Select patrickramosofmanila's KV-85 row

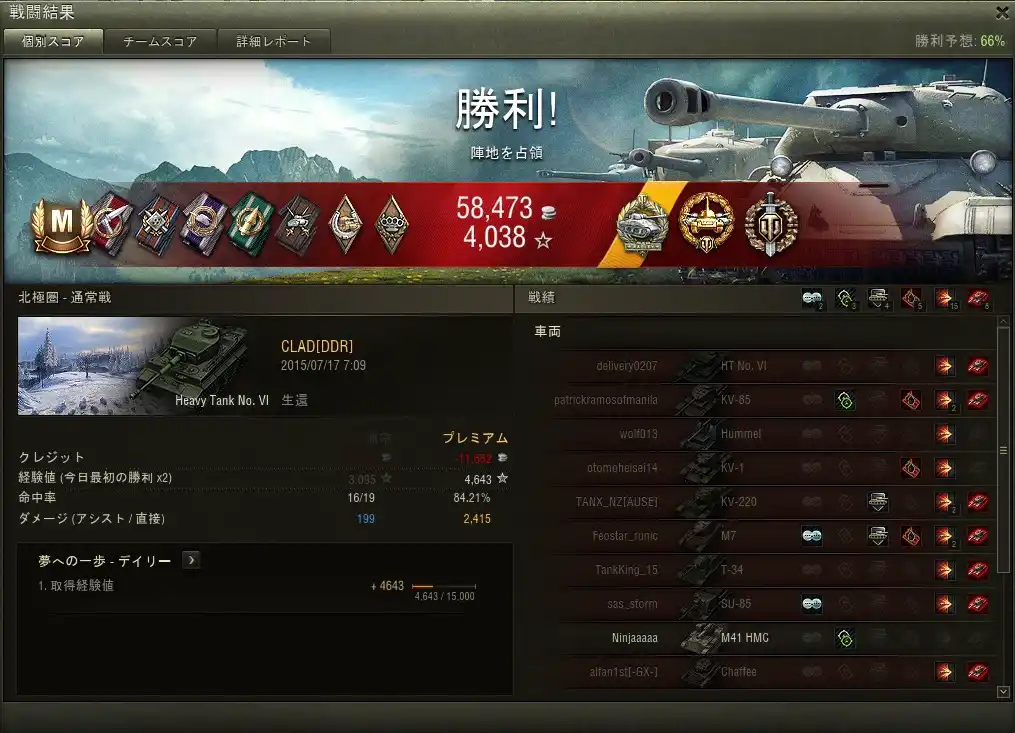[x=760, y=400]
